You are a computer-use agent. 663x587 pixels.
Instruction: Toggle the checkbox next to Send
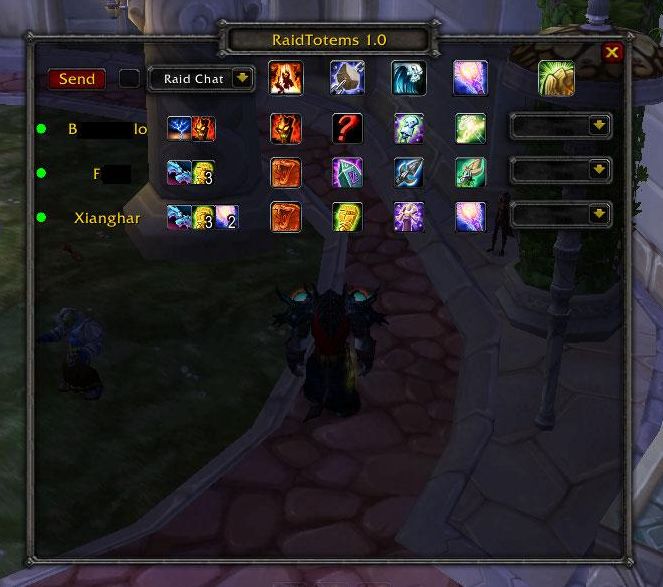click(x=129, y=78)
